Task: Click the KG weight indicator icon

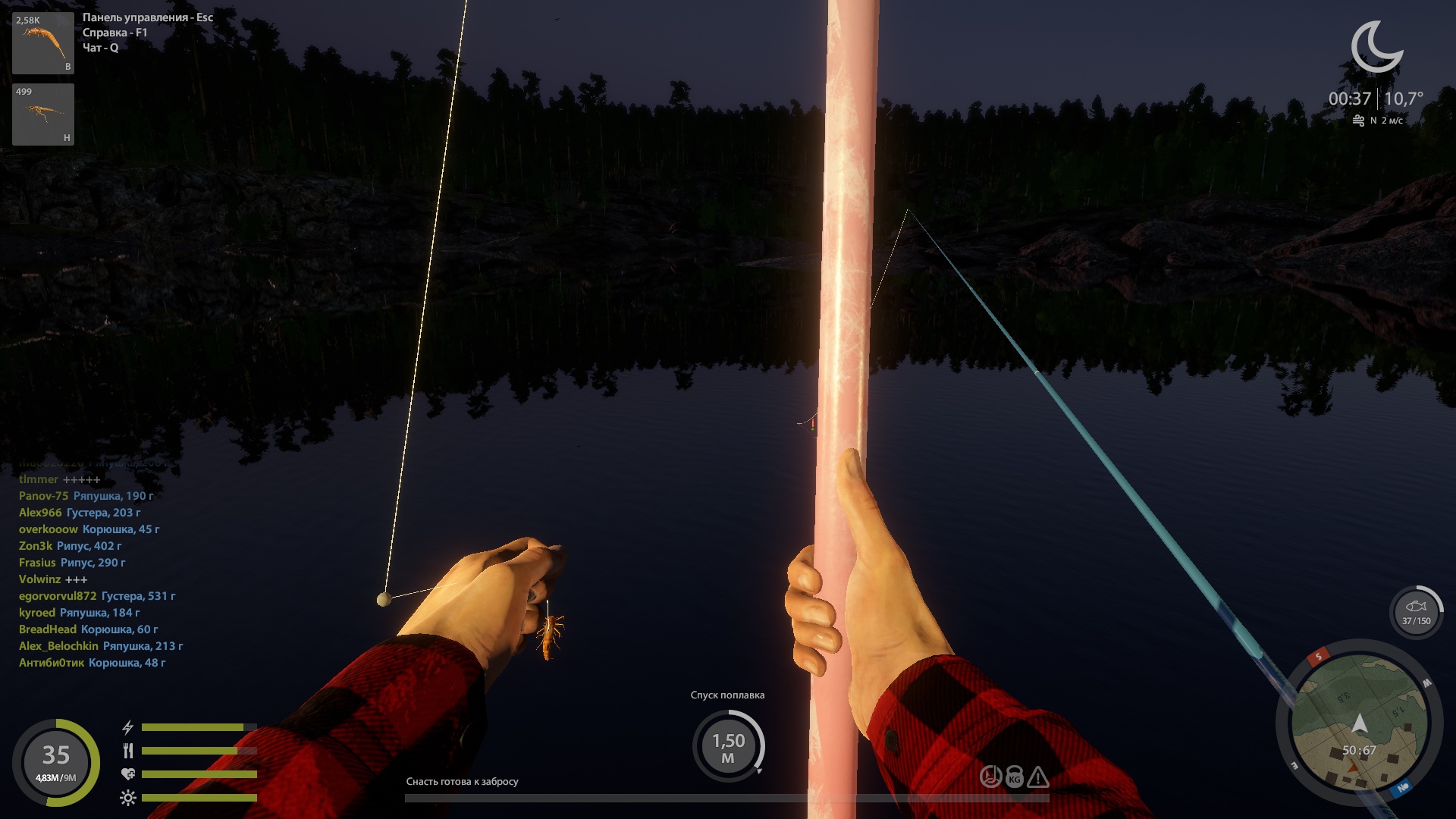Action: coord(1014,777)
